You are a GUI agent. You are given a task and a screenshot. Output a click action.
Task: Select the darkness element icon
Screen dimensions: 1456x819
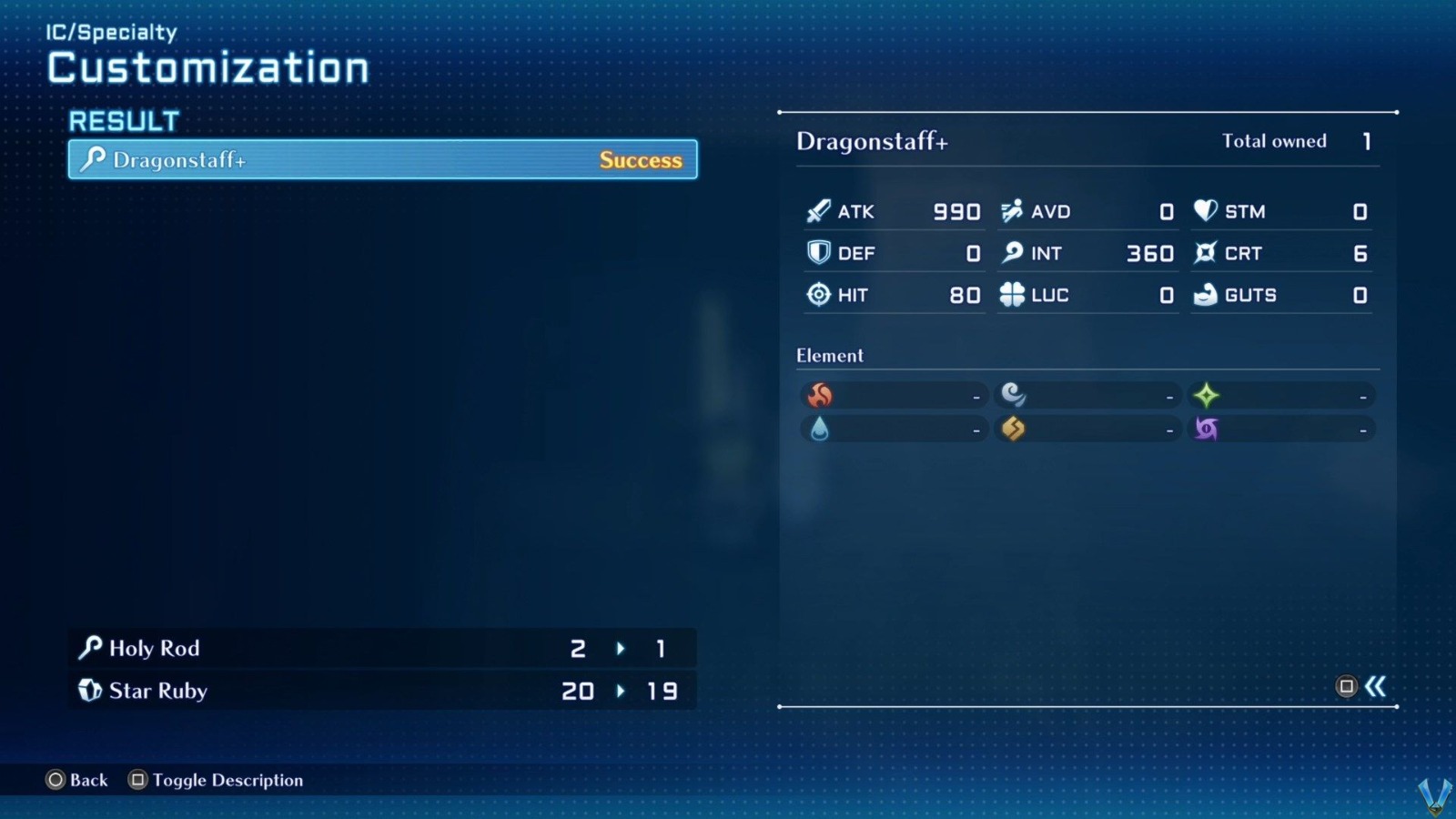tap(1207, 428)
